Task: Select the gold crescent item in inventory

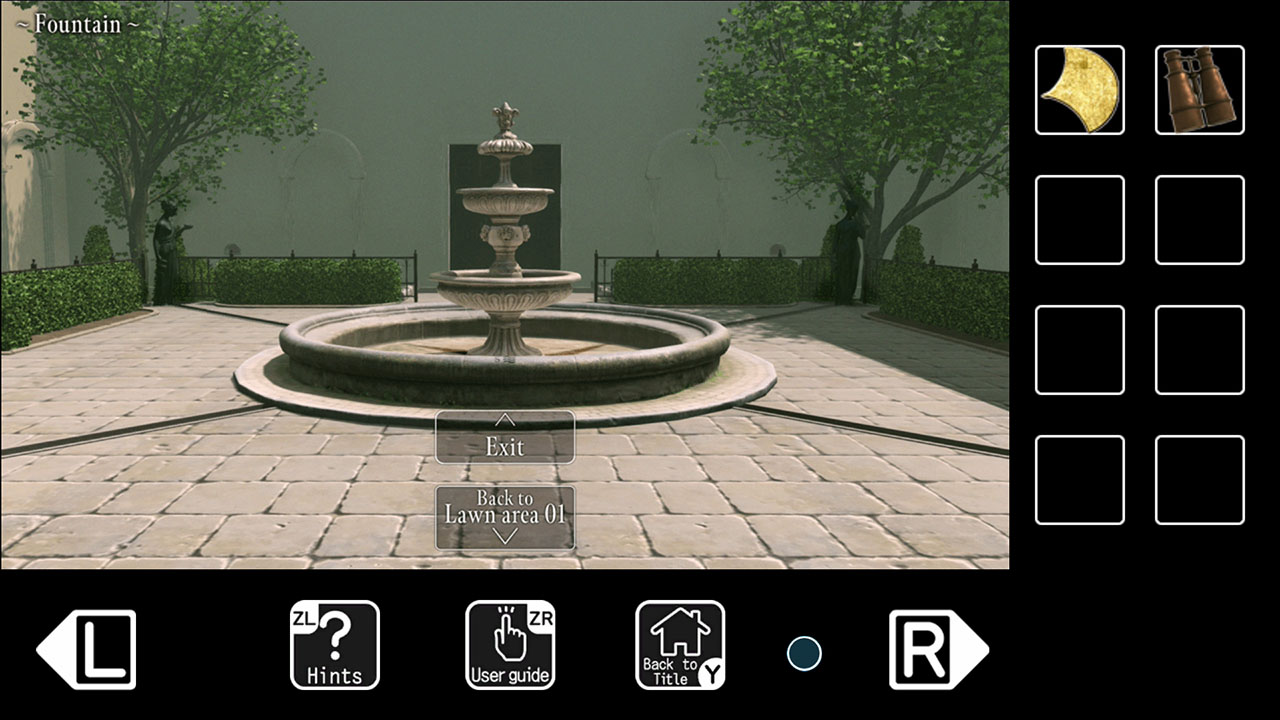Action: click(1079, 91)
